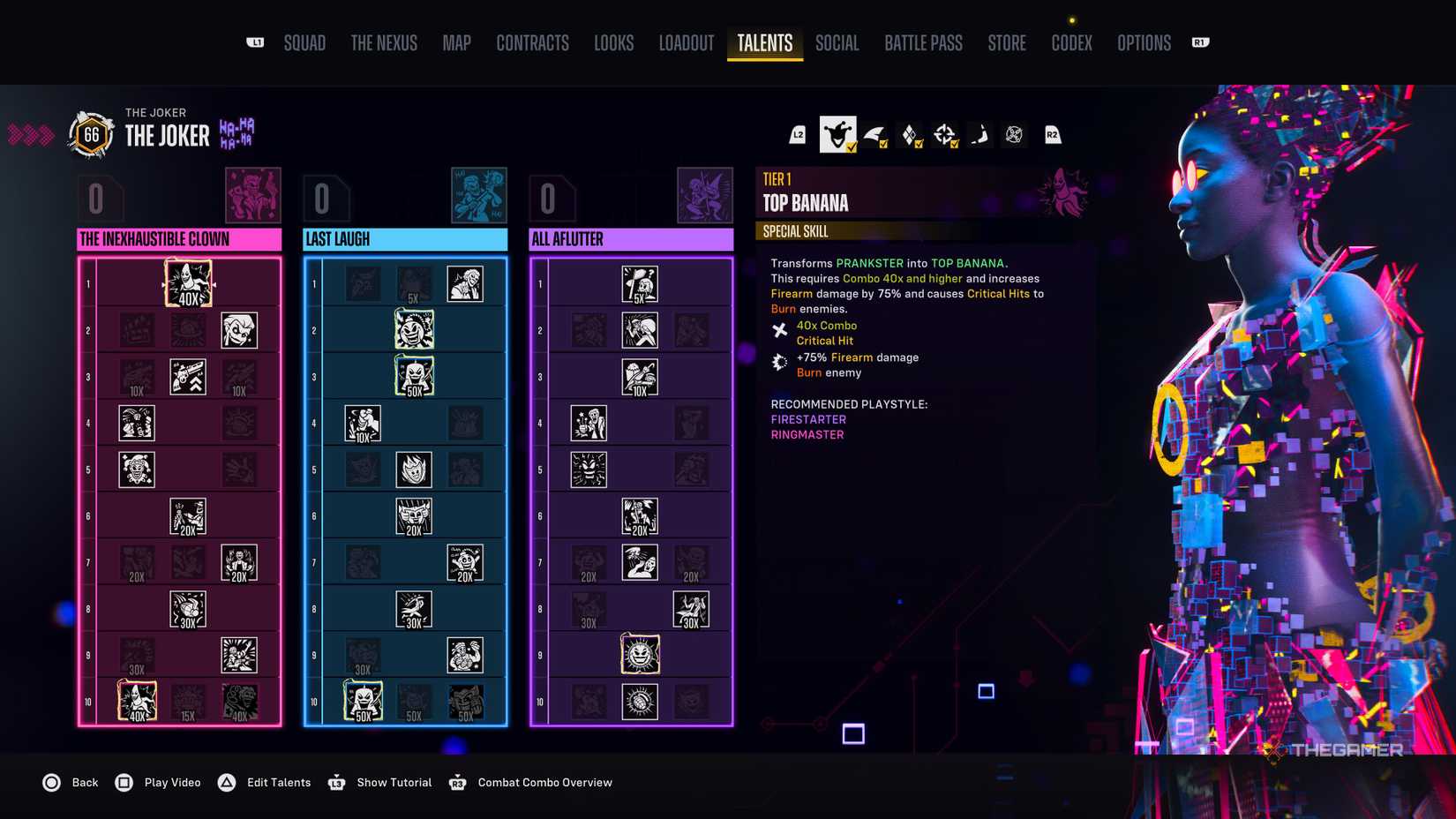The height and width of the screenshot is (819, 1456).
Task: Select the 5X talent atop the All Aflutter tree
Action: [641, 282]
